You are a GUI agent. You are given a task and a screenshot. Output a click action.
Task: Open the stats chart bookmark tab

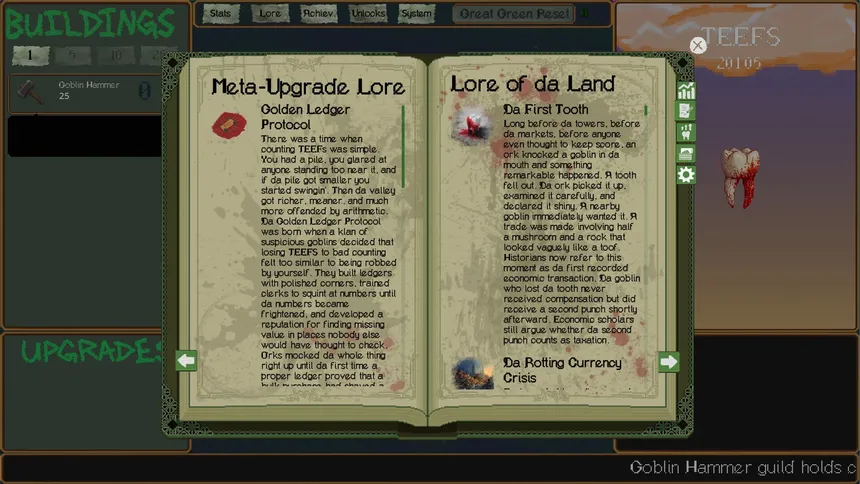coord(686,91)
